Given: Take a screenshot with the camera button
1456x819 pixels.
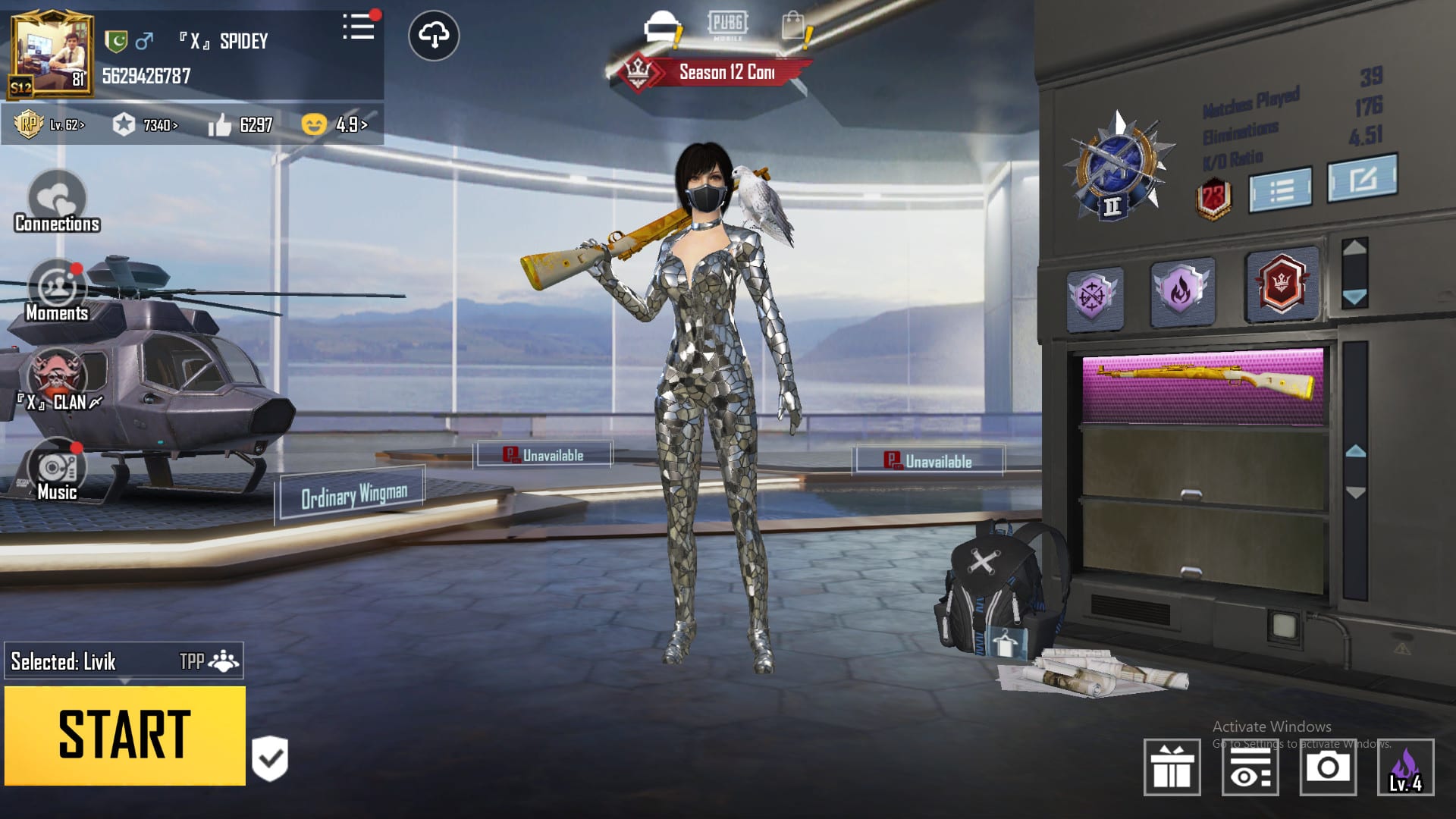Looking at the screenshot, I should coord(1328,767).
